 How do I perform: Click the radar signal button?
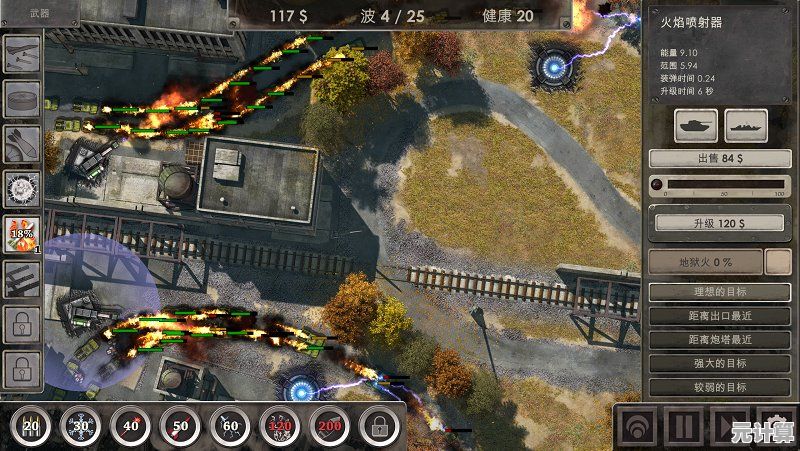coord(636,426)
